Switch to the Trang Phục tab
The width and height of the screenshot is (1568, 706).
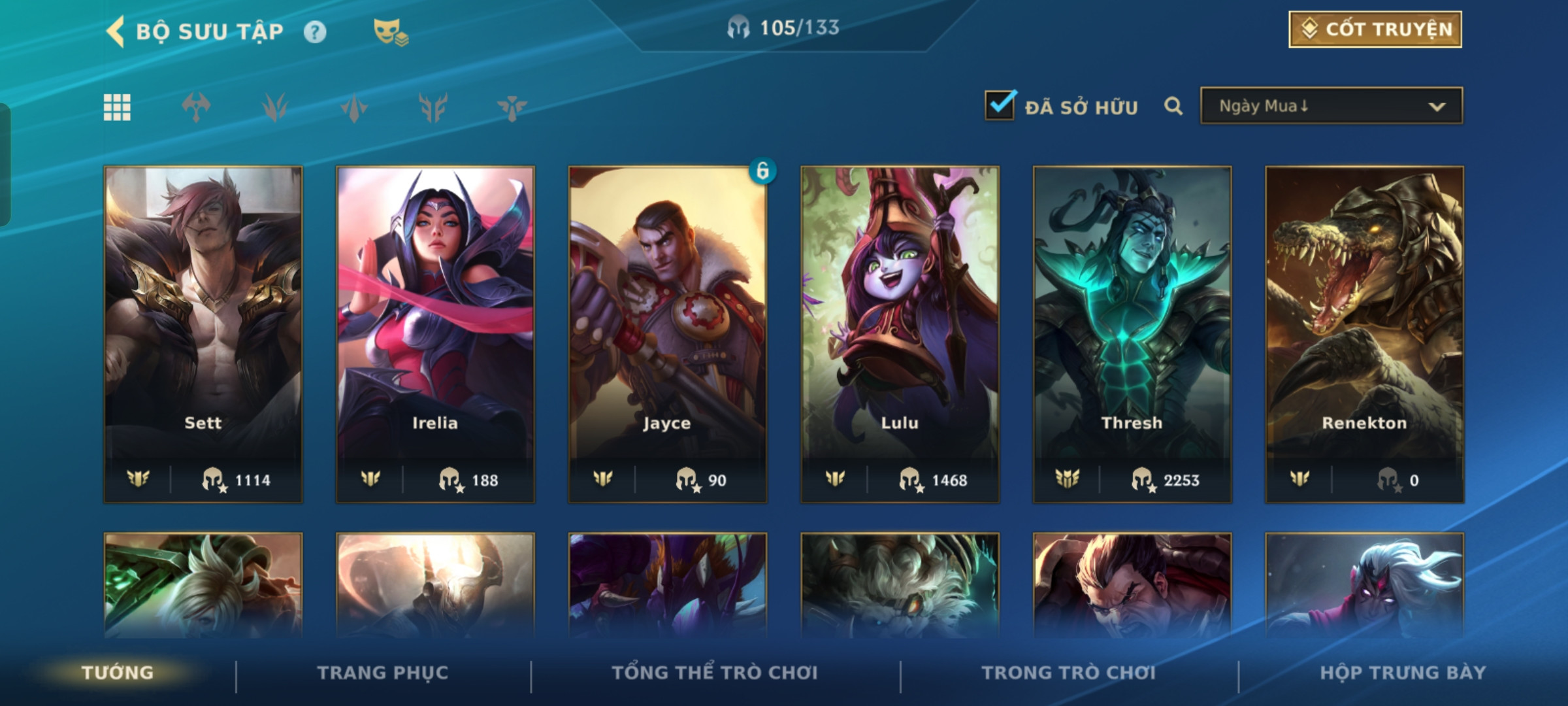point(383,673)
